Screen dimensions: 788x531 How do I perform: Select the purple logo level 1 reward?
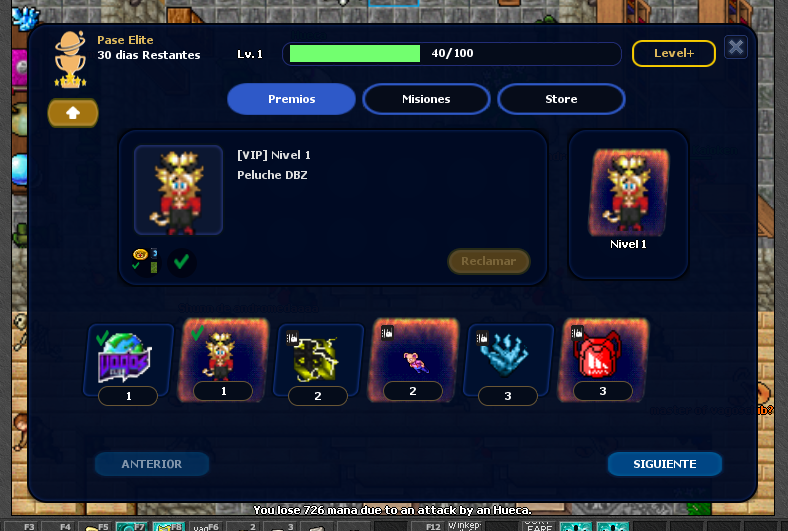(x=129, y=357)
